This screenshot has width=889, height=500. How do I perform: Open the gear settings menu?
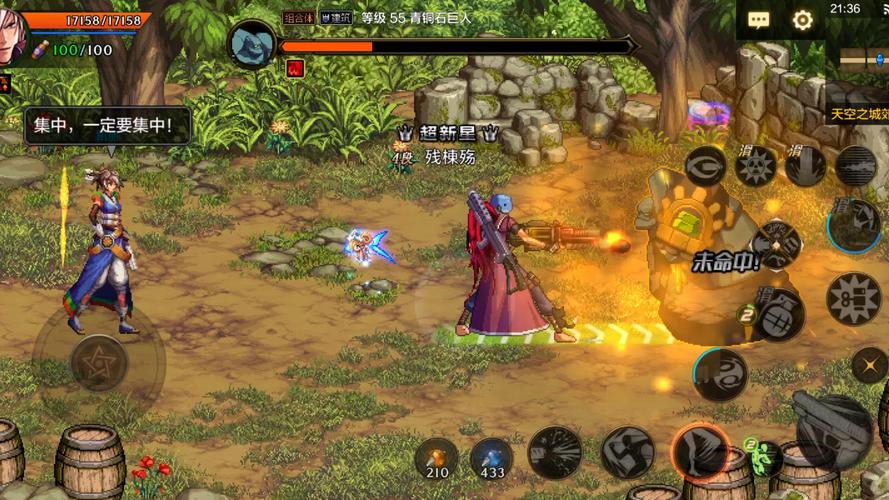coord(802,20)
